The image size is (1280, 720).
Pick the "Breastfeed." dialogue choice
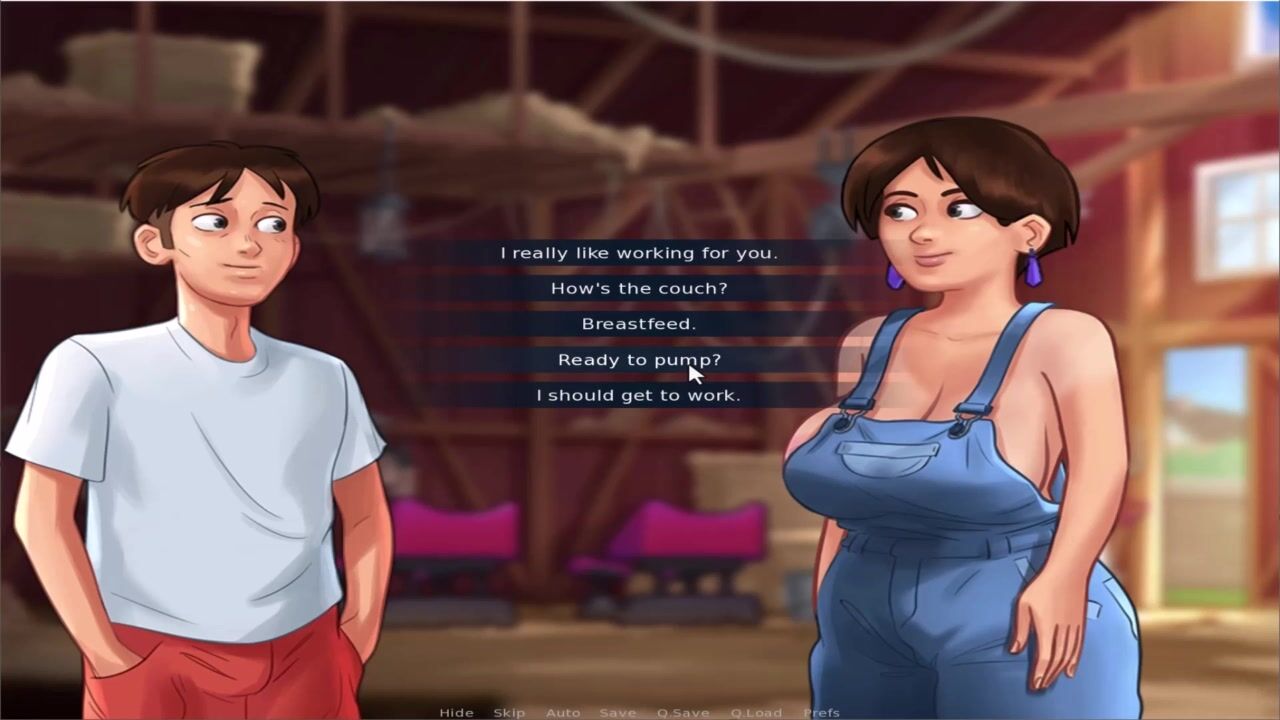638,324
